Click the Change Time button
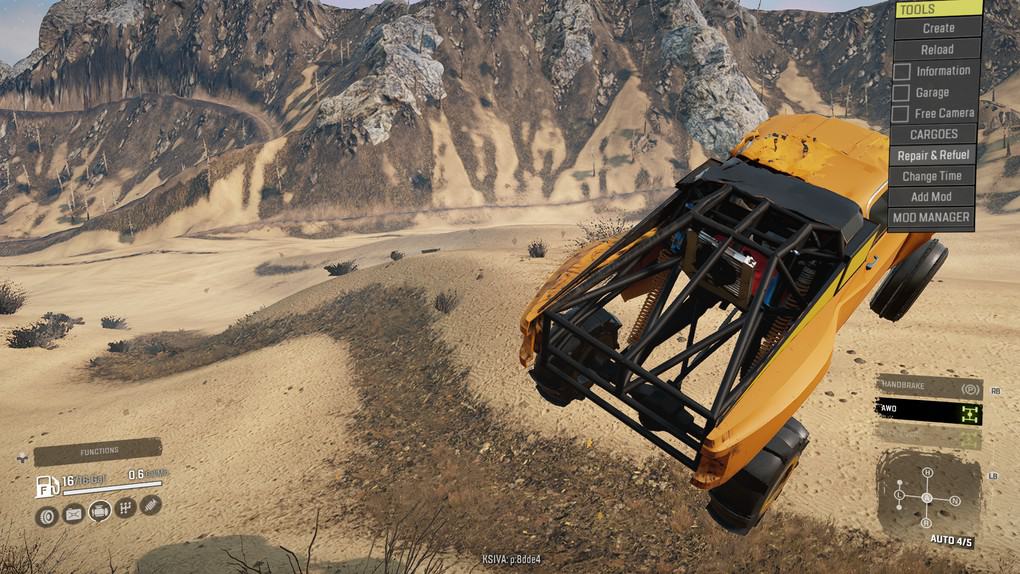The image size is (1020, 574). [x=932, y=176]
